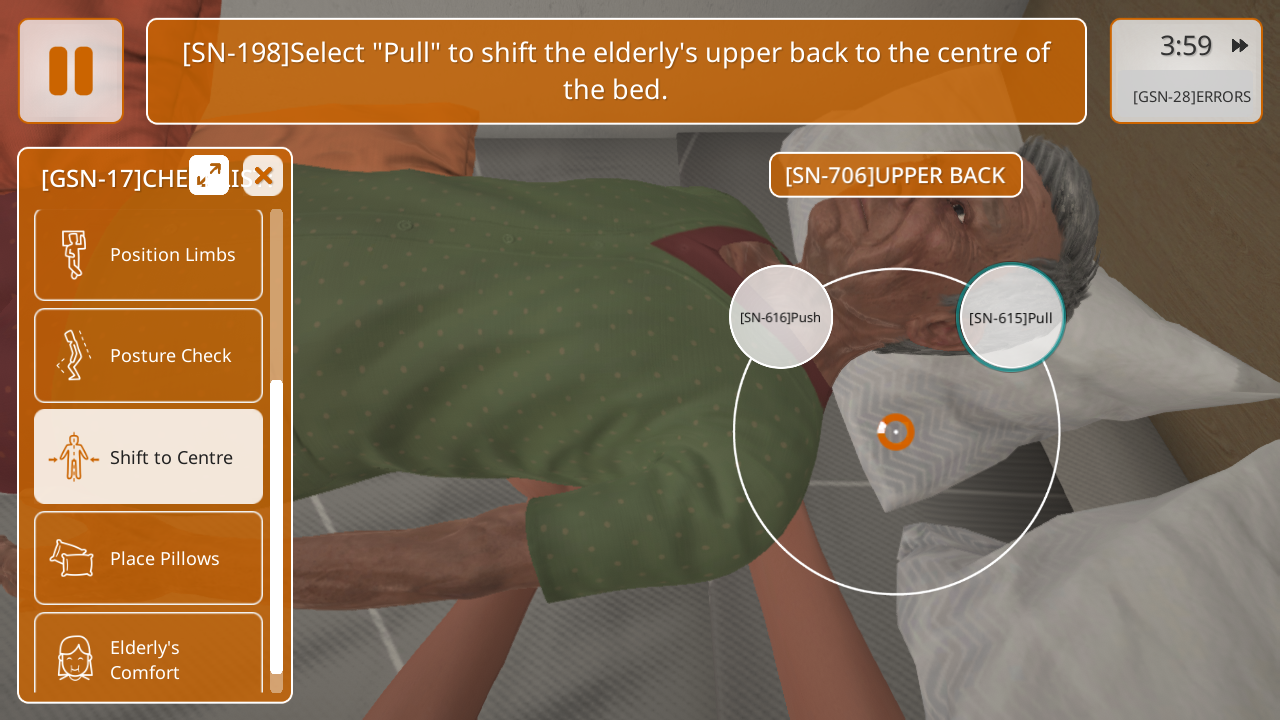This screenshot has width=1280, height=720.
Task: Click the checklist scrollbar
Action: tap(277, 525)
